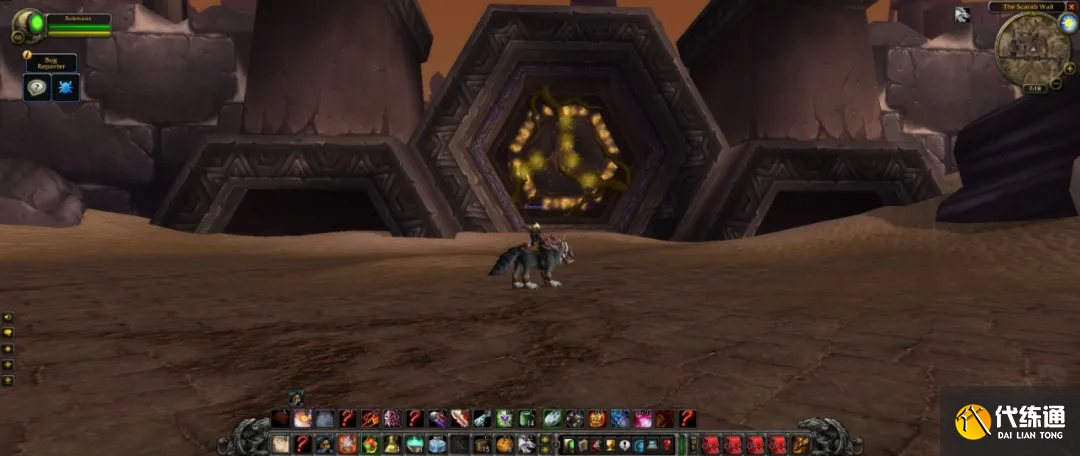
Task: Zoom out on the minimap
Action: (x=1056, y=84)
